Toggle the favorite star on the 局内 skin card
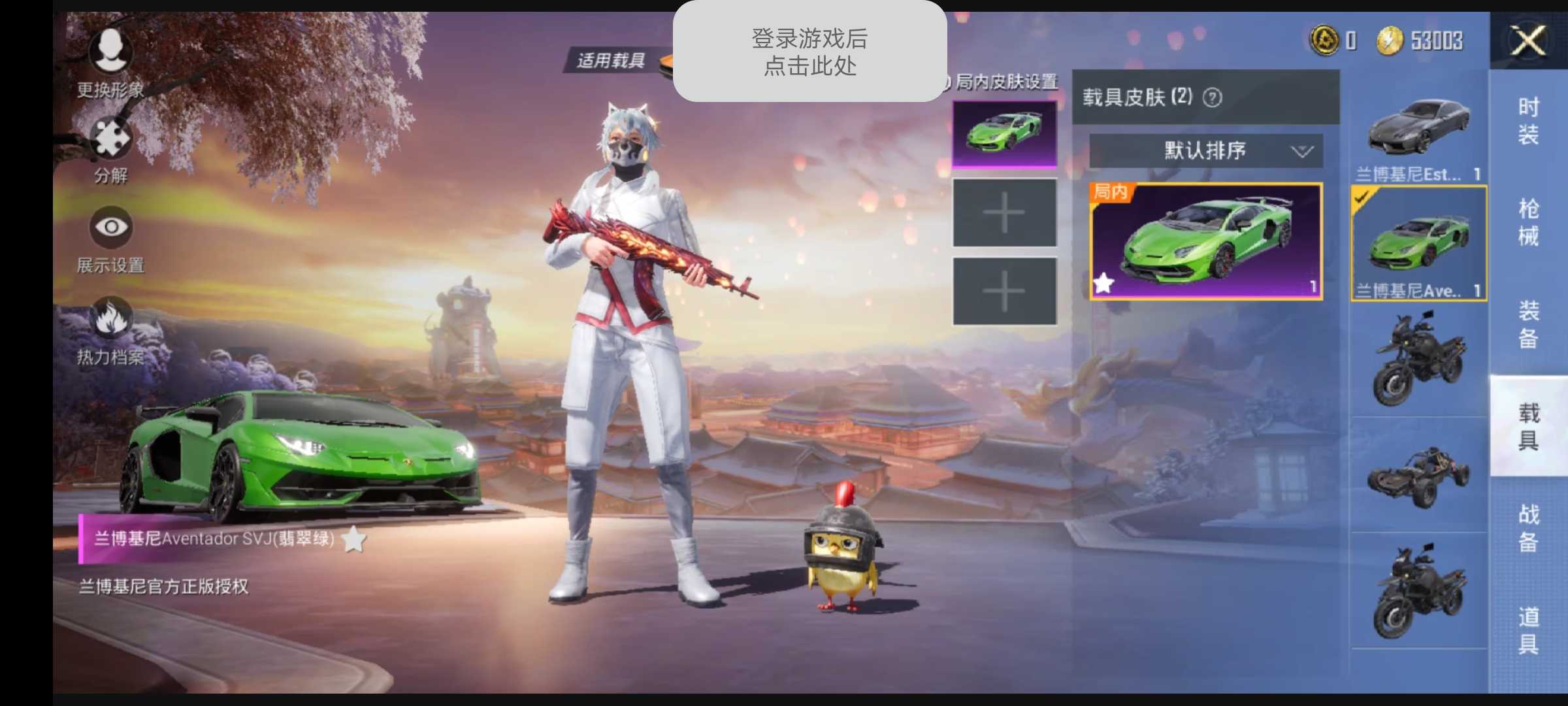The image size is (1568, 706). point(1104,284)
